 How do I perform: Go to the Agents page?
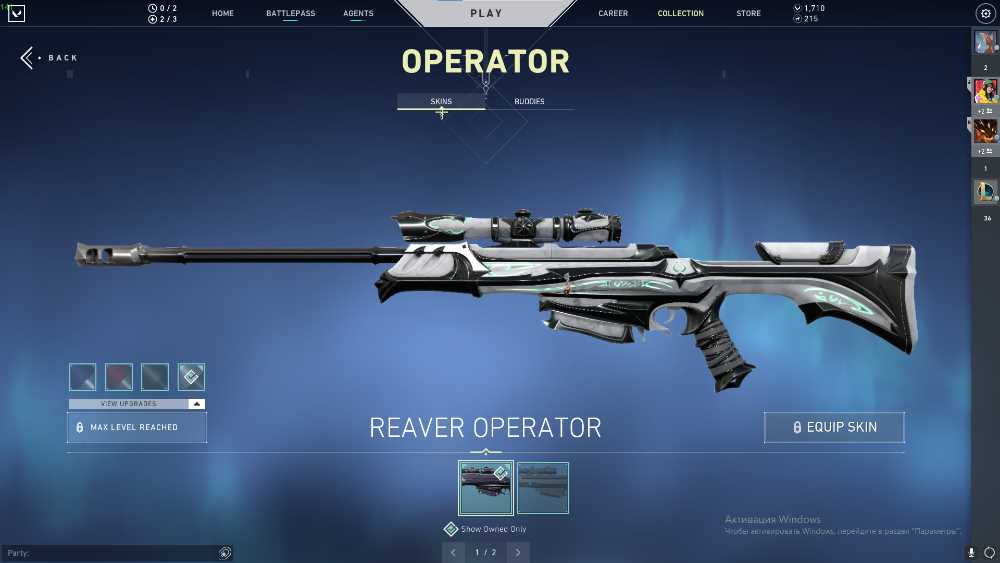[x=358, y=14]
